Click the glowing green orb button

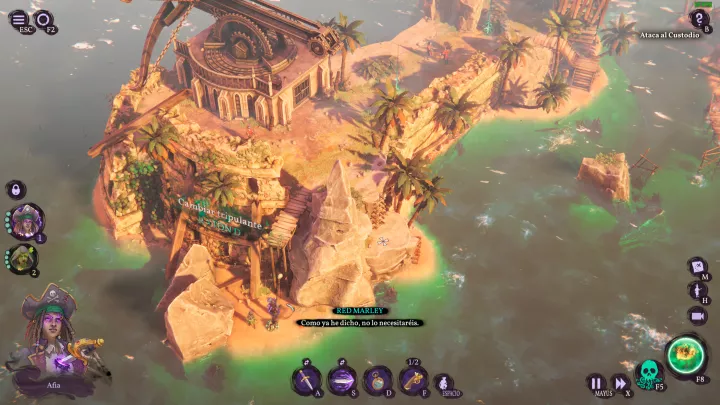pos(687,353)
